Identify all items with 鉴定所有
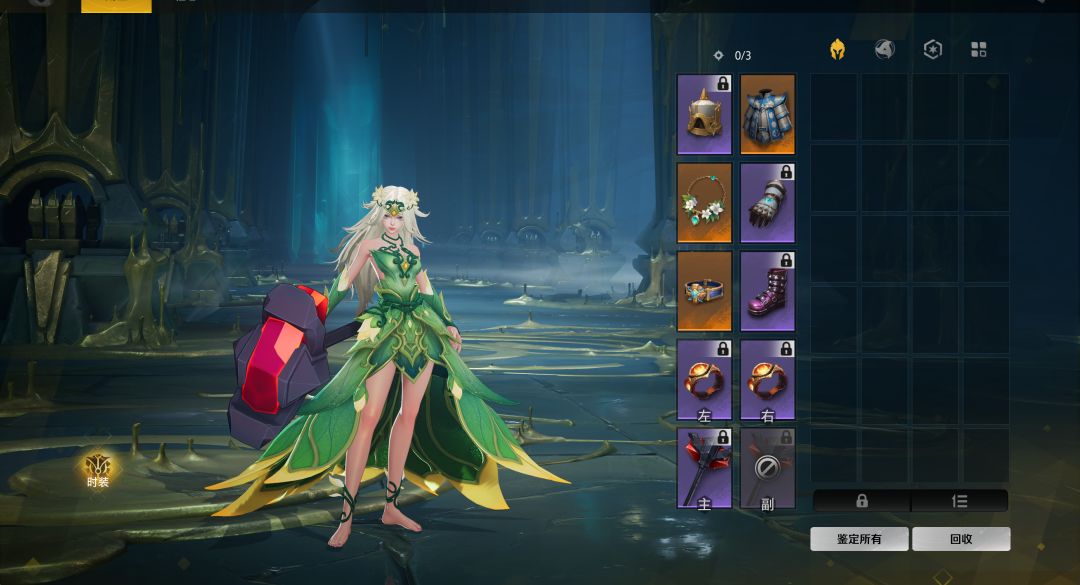The height and width of the screenshot is (585, 1080). pos(859,539)
